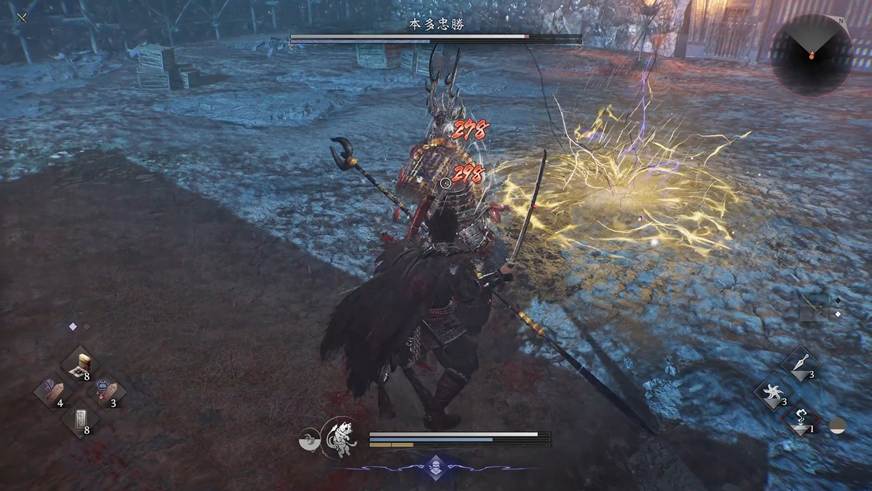Click the compass minimap
Screen dimensions: 872x491
click(811, 52)
